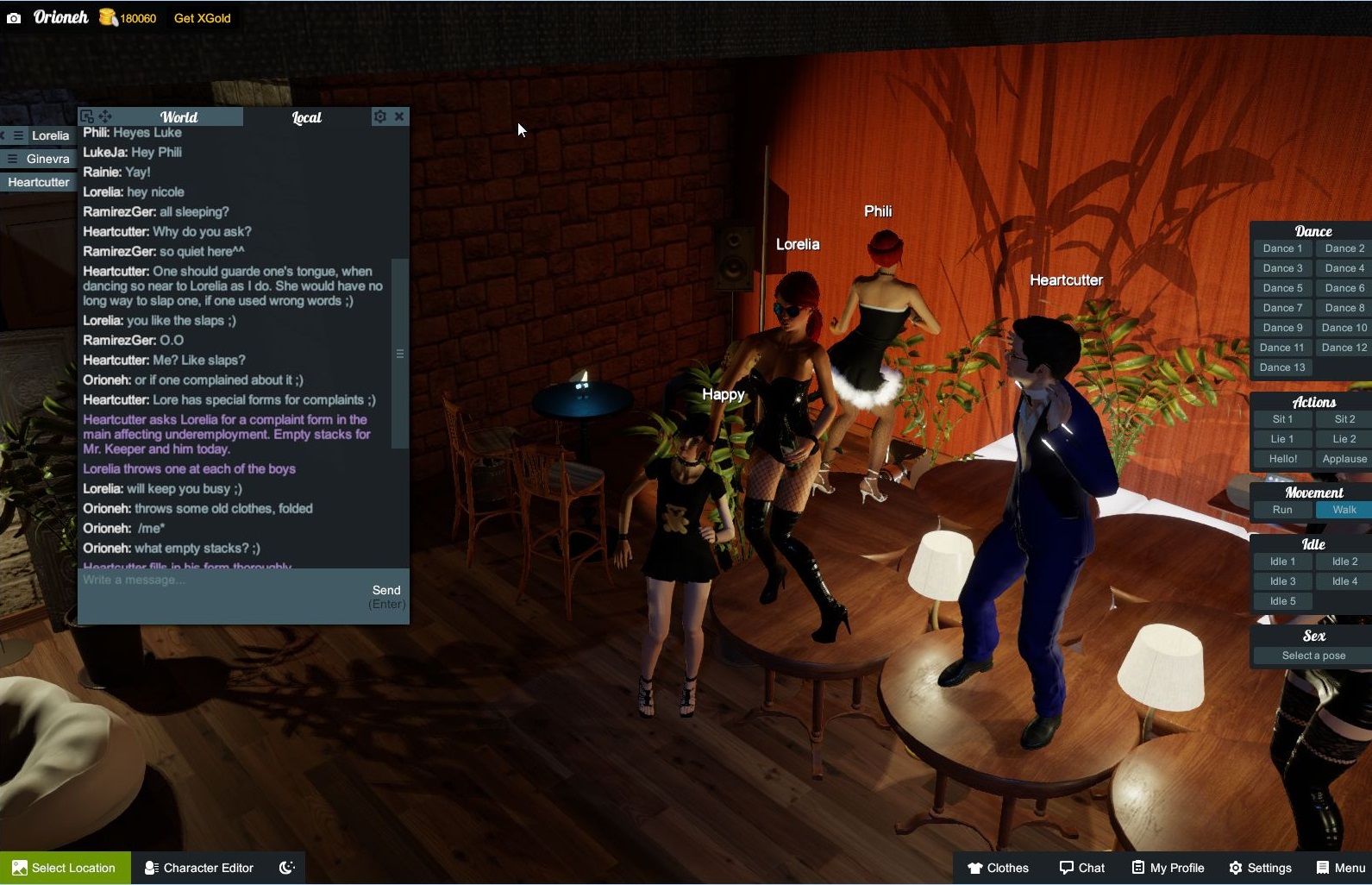This screenshot has width=1372, height=885.
Task: Open My Profile via its clipboard icon
Action: point(1138,868)
